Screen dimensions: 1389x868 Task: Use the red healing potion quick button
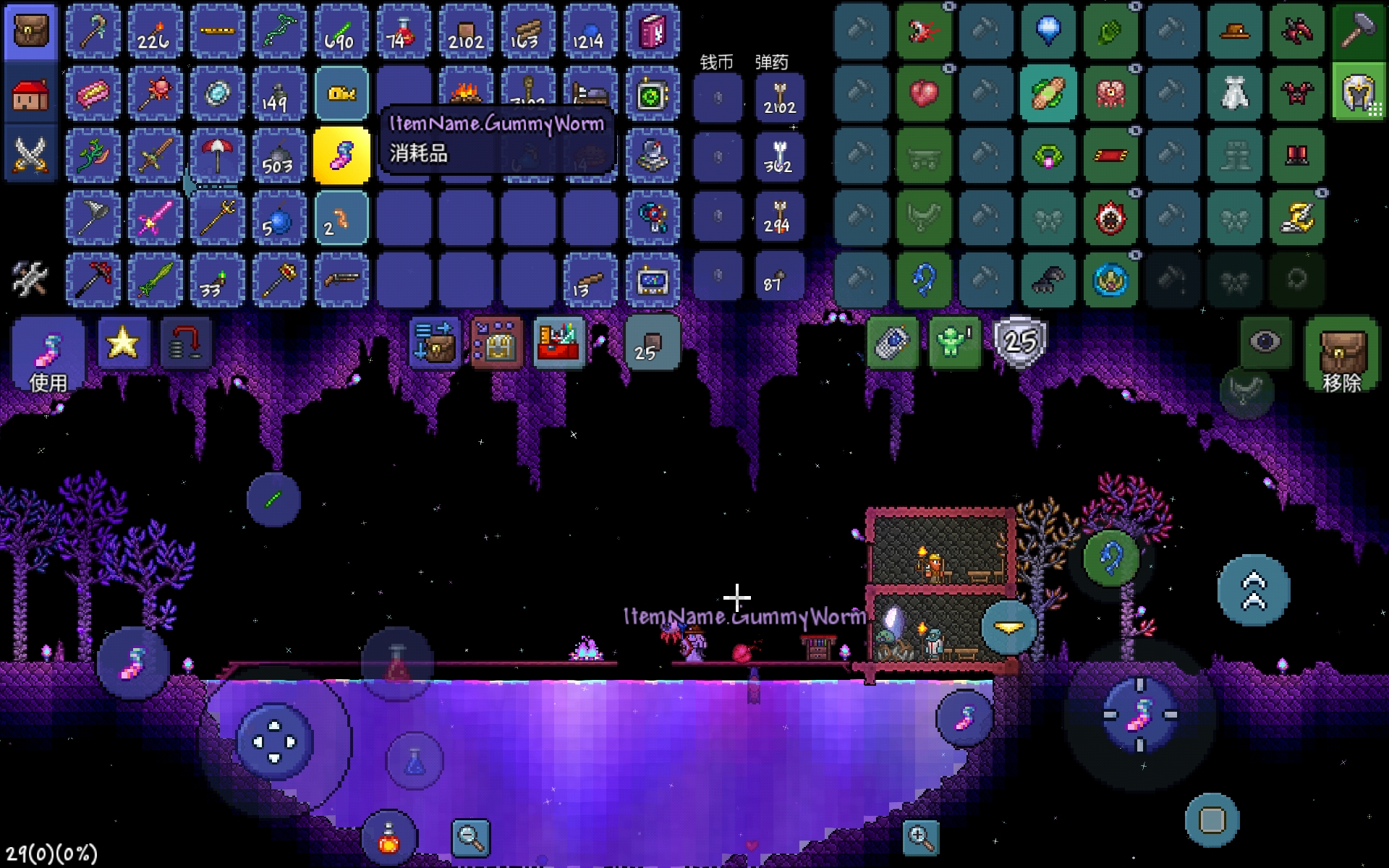[x=389, y=838]
